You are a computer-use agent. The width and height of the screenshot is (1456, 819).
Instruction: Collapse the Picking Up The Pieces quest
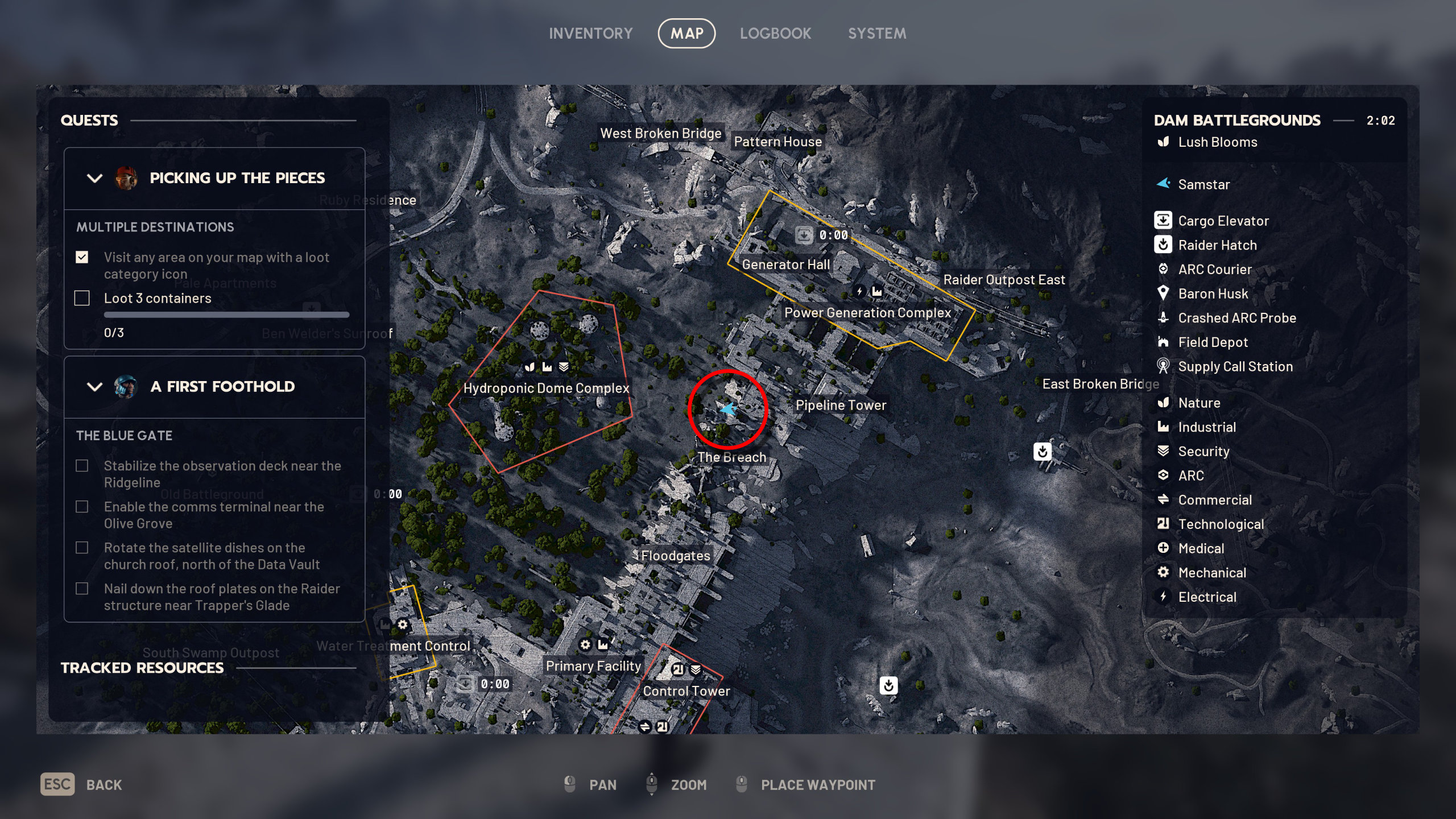tap(94, 178)
